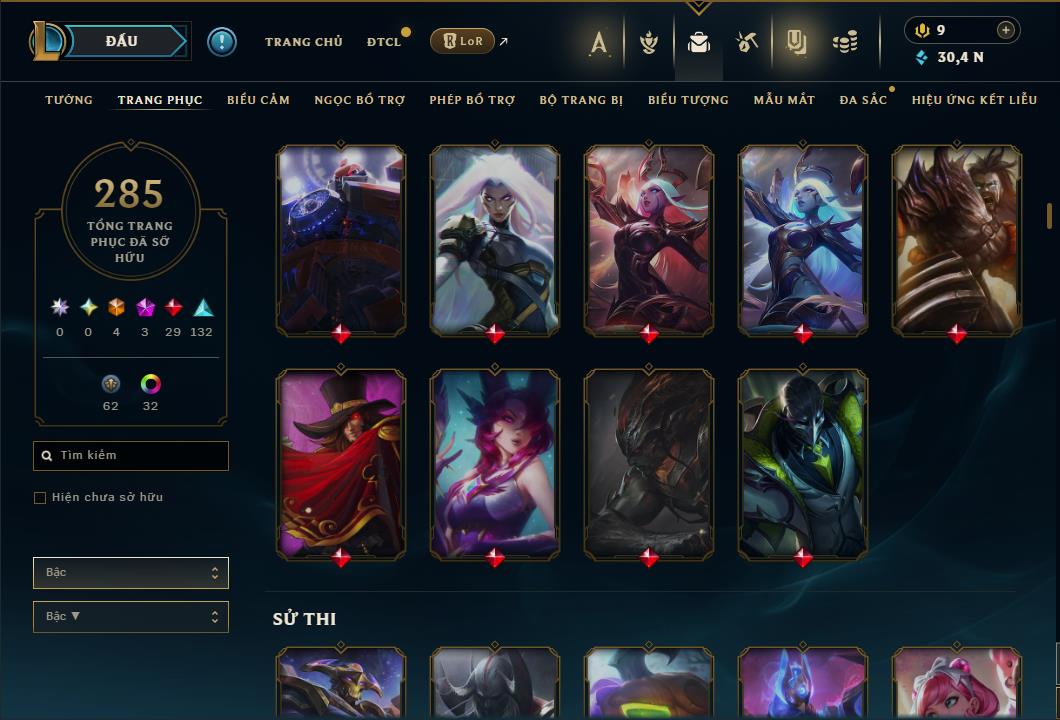The image size is (1060, 720).
Task: Select the ĐA SẮC tab
Action: point(863,100)
